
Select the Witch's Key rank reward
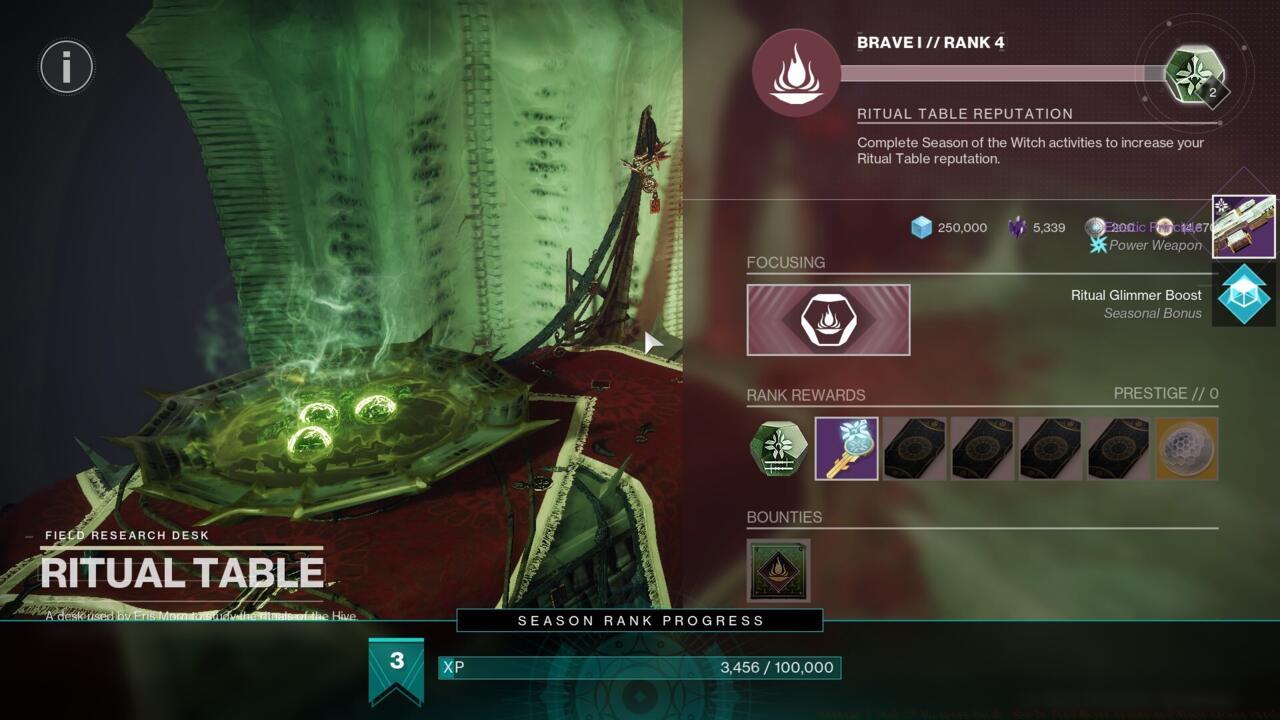(846, 449)
